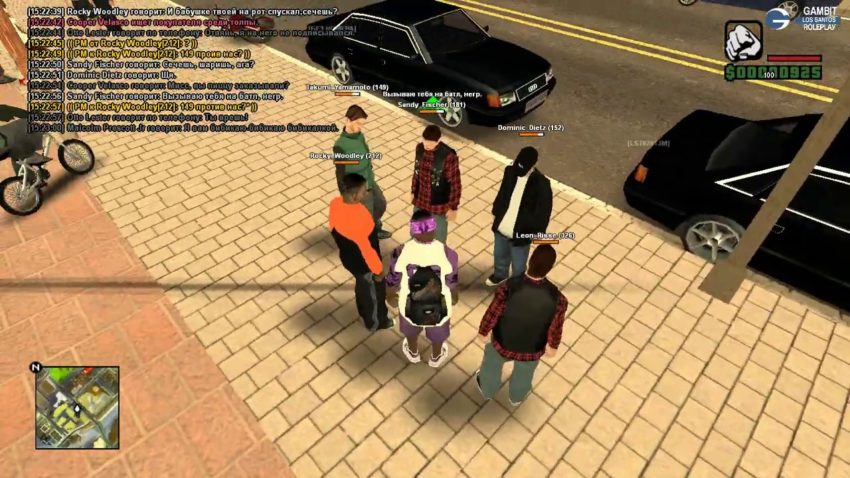Select the fist weapon icon
Screen dimensions: 850x478
point(743,41)
